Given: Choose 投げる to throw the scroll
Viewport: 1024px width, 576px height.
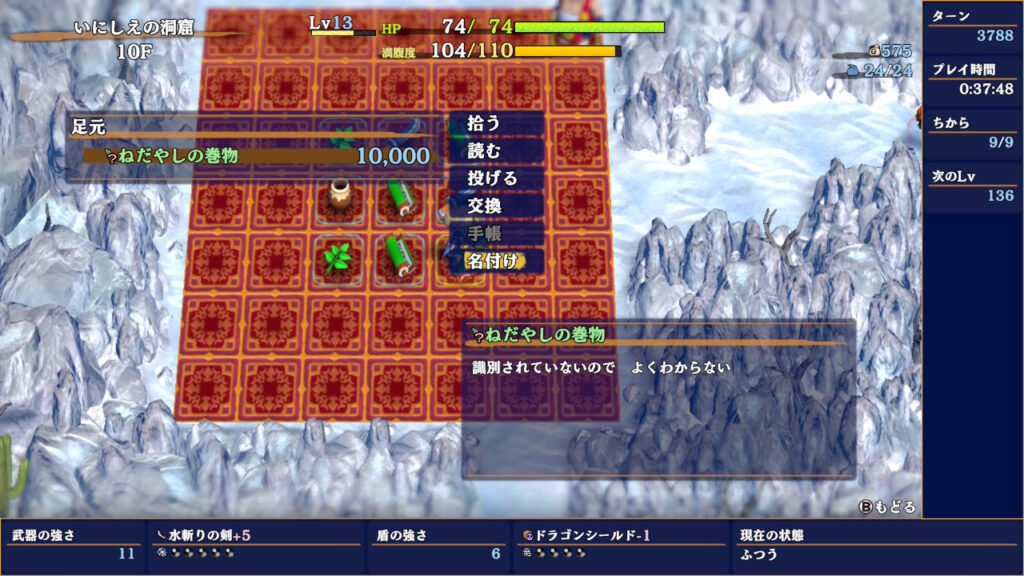Looking at the screenshot, I should click(496, 178).
